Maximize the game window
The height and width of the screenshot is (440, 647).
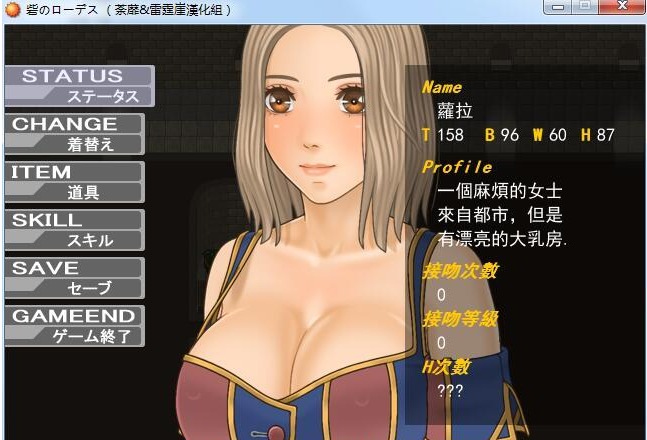(x=586, y=8)
